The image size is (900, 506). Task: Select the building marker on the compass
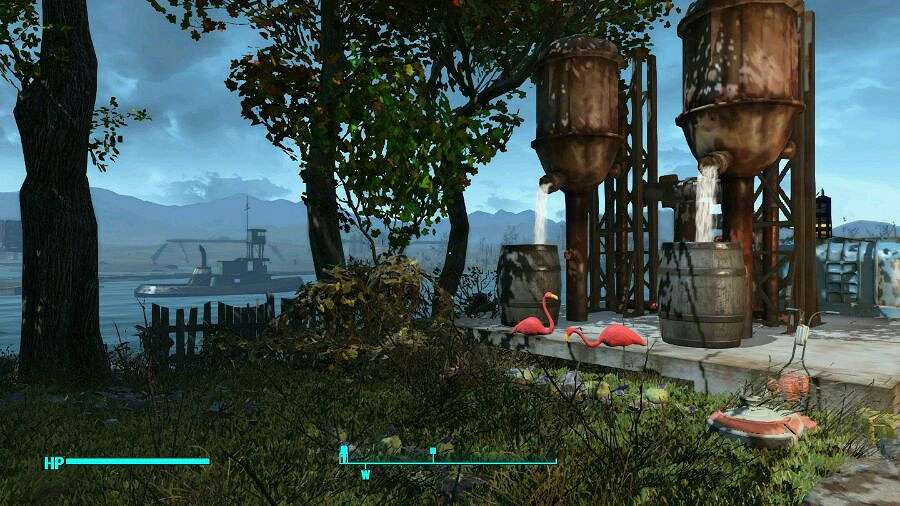pyautogui.click(x=344, y=453)
